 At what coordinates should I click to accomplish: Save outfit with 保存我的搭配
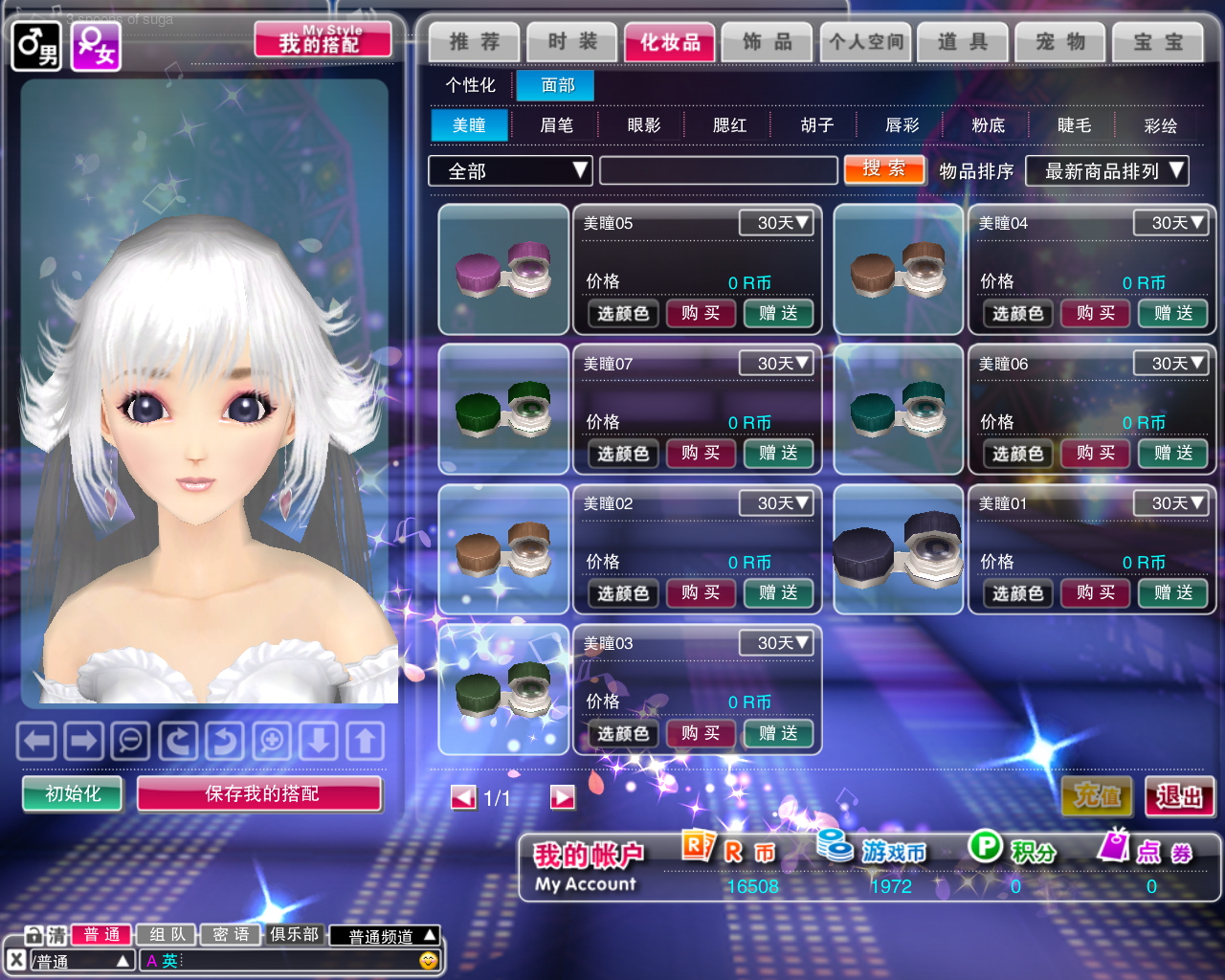click(260, 793)
